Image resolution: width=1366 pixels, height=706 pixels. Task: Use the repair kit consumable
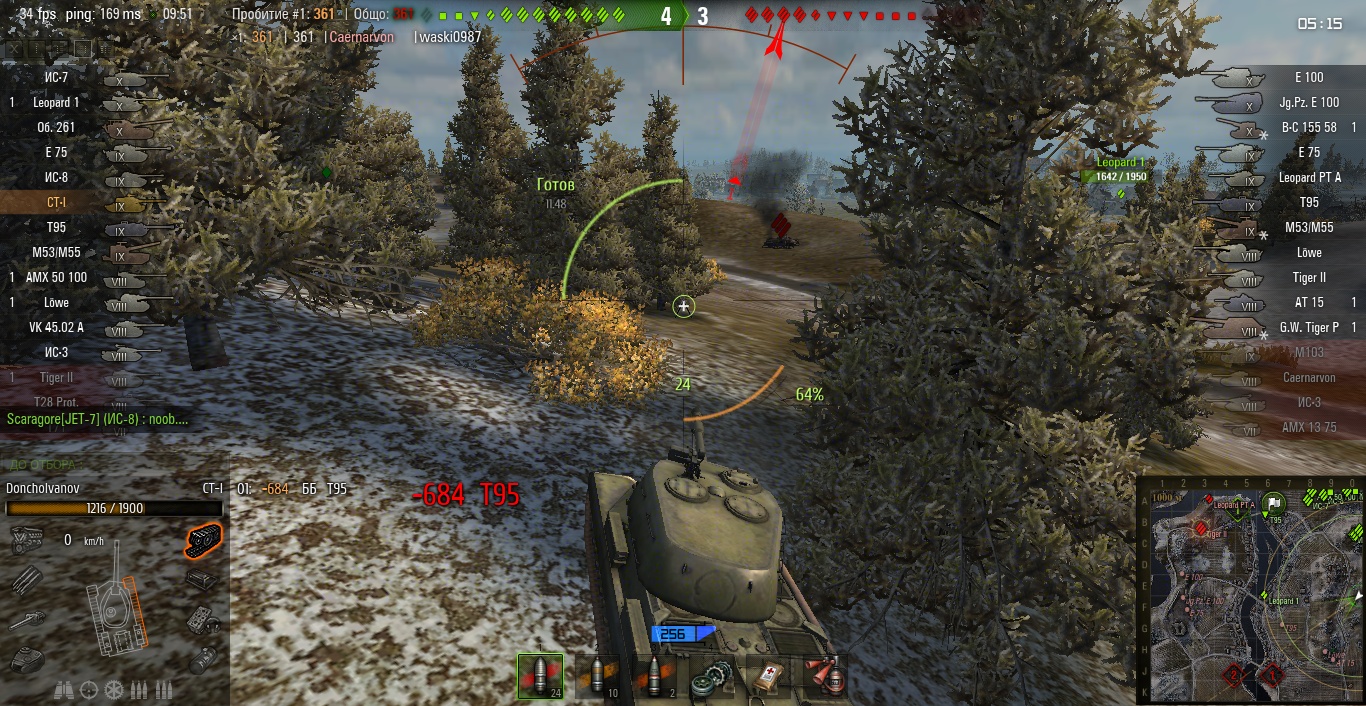click(712, 677)
